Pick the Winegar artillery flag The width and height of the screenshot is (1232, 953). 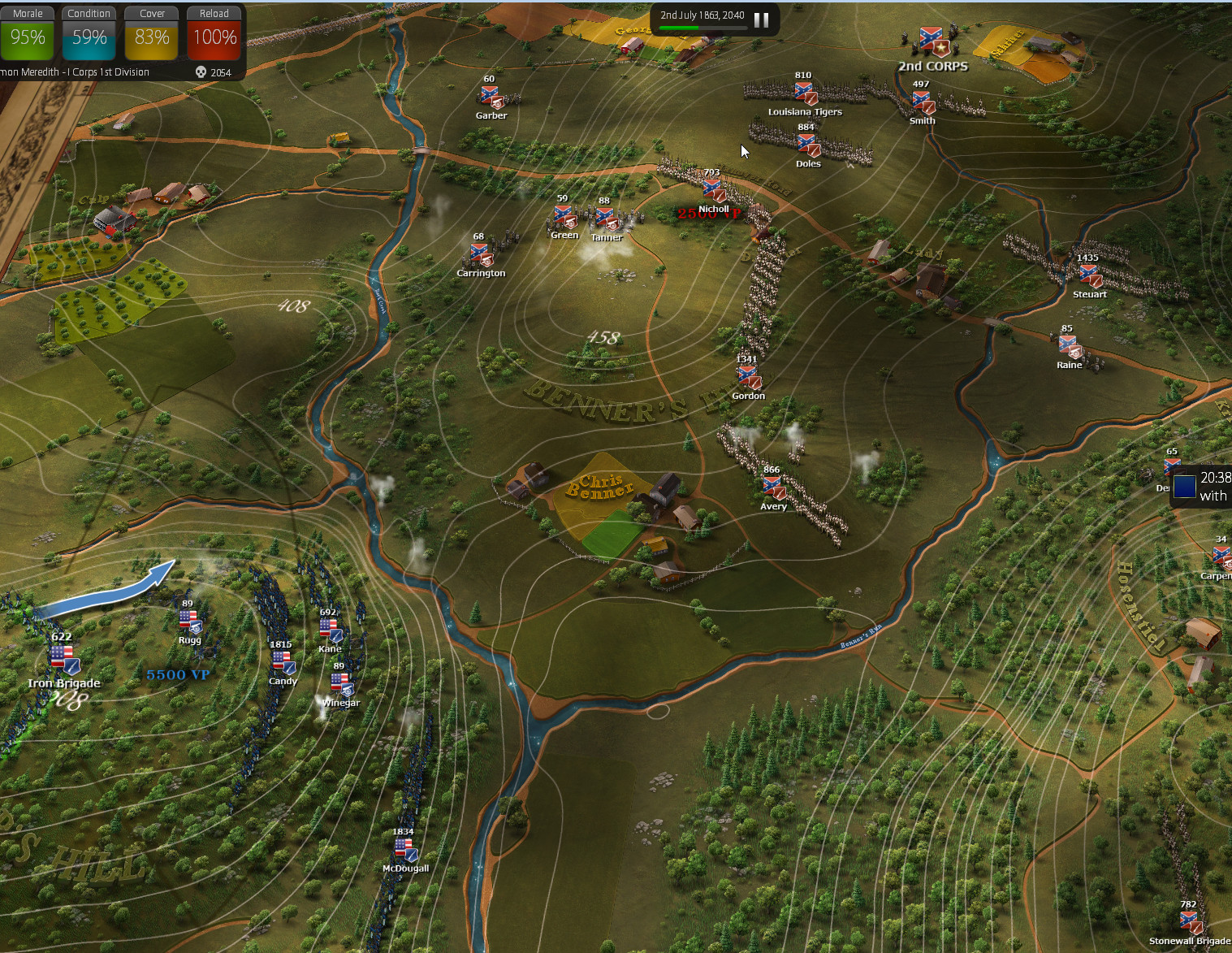[x=341, y=684]
